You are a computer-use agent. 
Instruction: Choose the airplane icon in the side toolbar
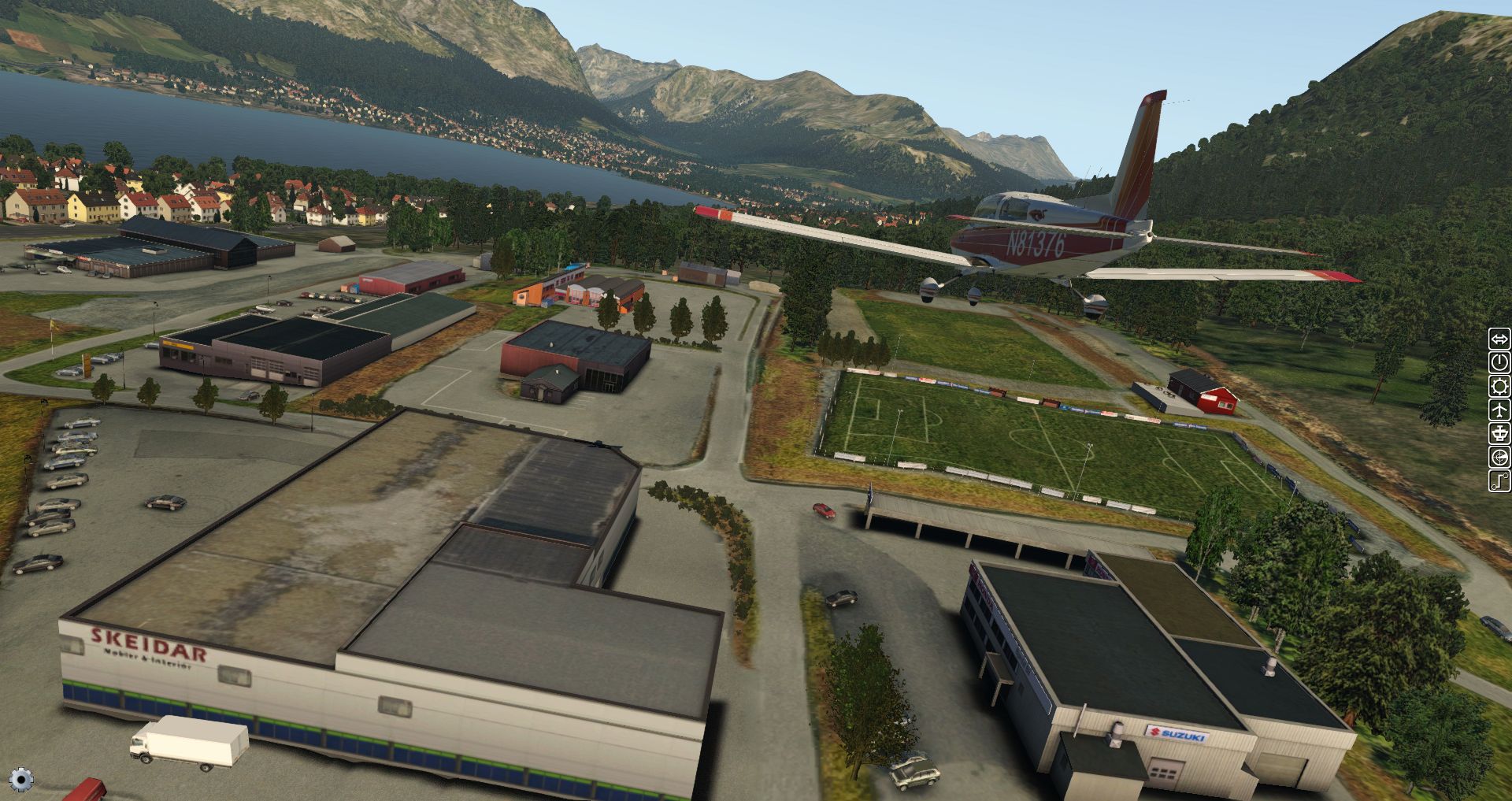1499,410
